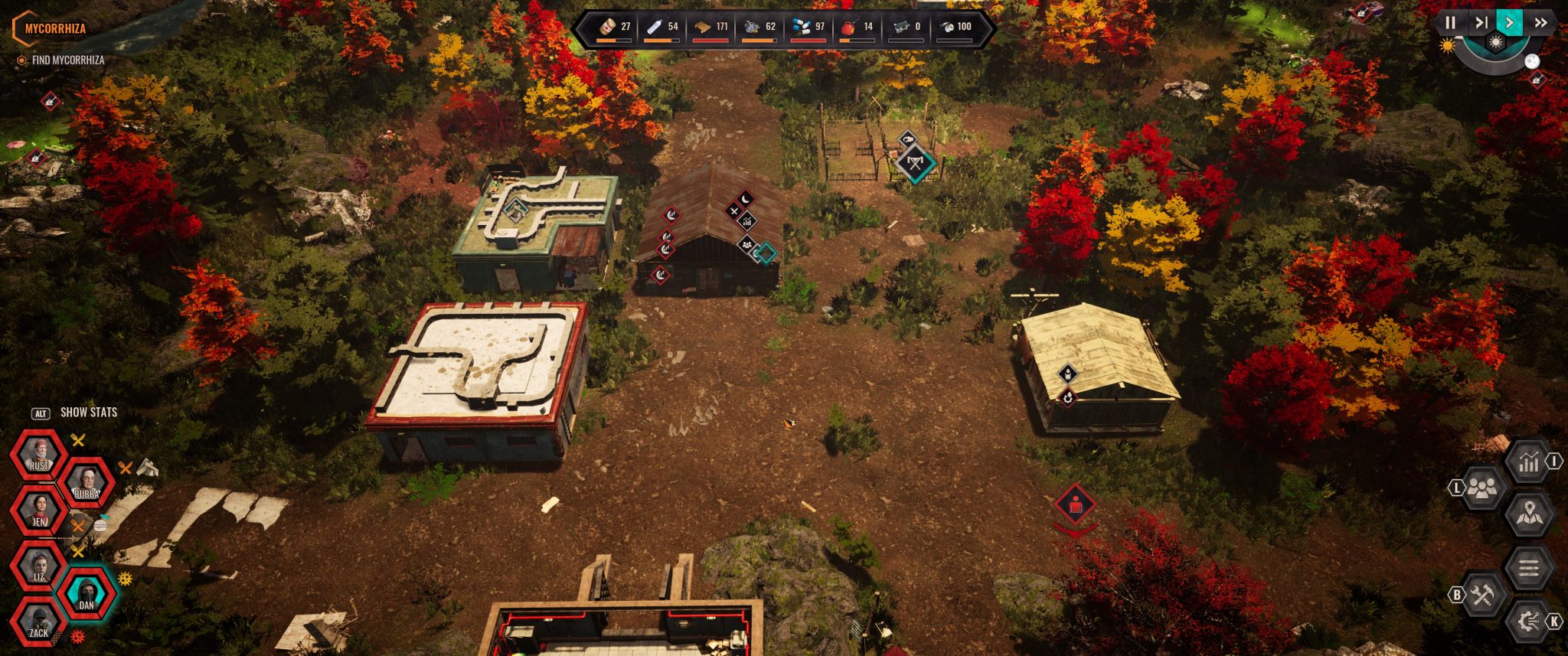Pause the game time
Image resolution: width=1568 pixels, height=656 pixels.
1450,23
